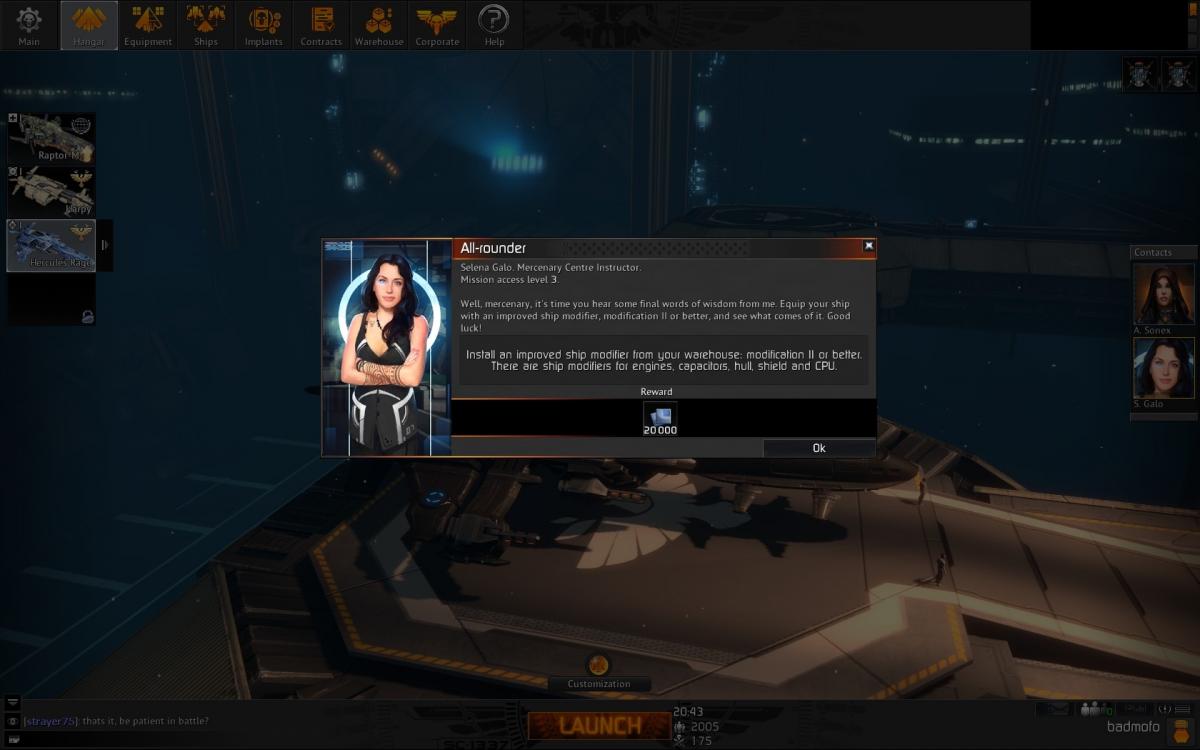The height and width of the screenshot is (750, 1200).
Task: Open the Main menu tab
Action: (x=29, y=25)
